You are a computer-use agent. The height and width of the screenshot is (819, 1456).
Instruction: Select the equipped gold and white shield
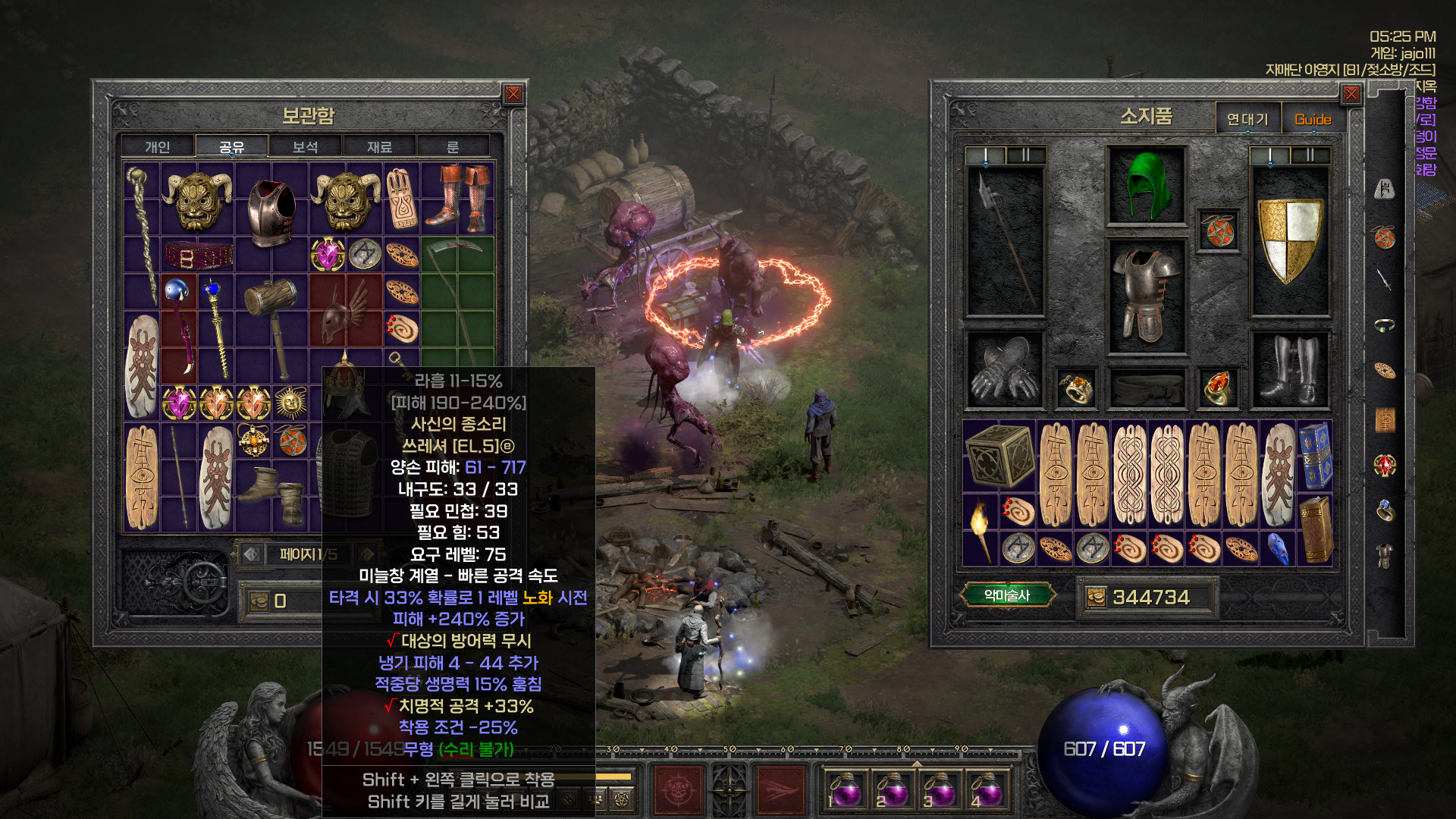click(1289, 241)
